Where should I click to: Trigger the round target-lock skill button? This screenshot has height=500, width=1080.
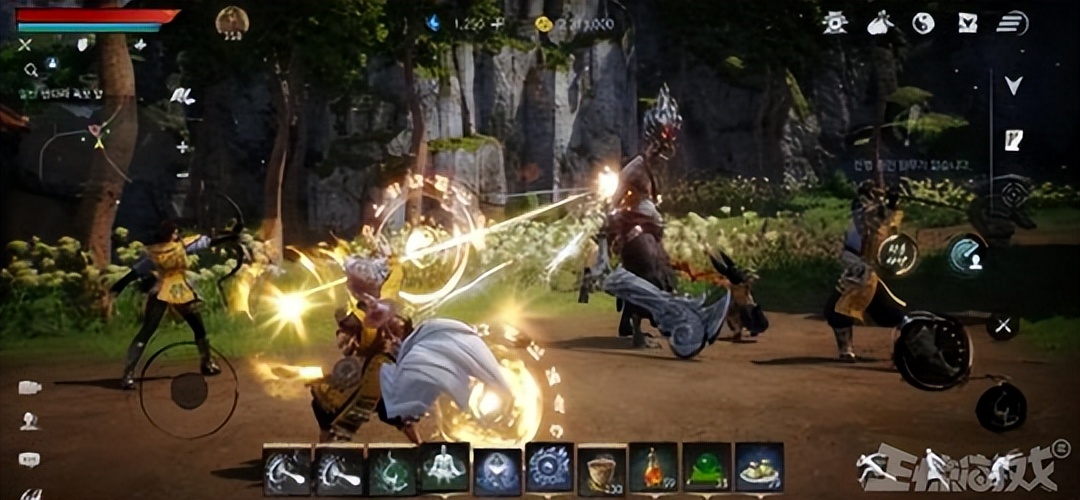1013,194
